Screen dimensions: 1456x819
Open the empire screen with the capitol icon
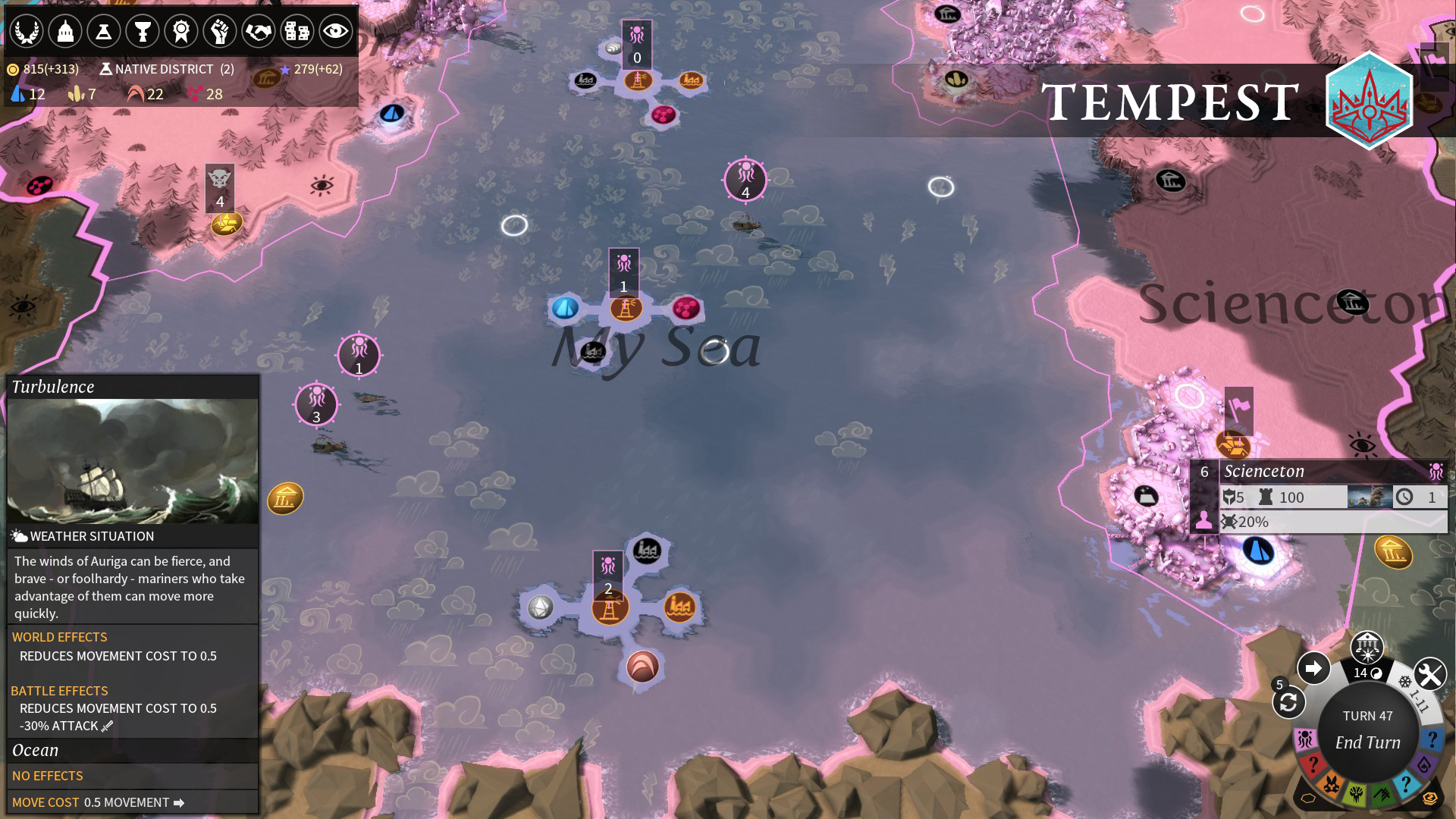pos(65,31)
